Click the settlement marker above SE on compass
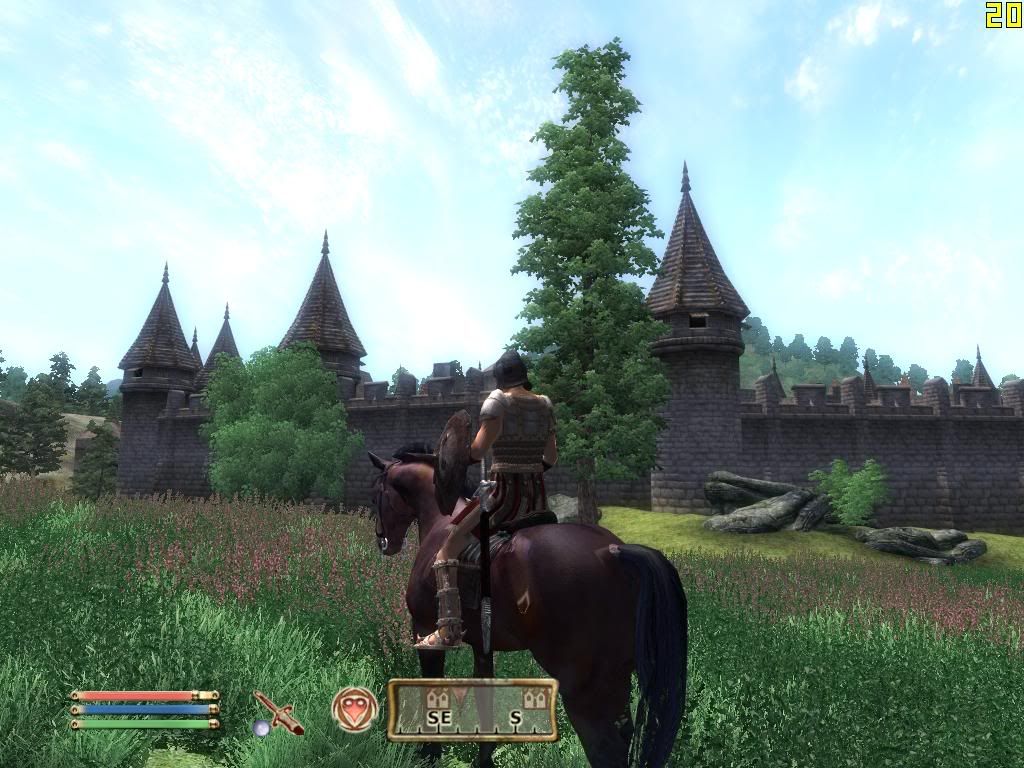Screen dimensions: 1024x768 (438, 698)
